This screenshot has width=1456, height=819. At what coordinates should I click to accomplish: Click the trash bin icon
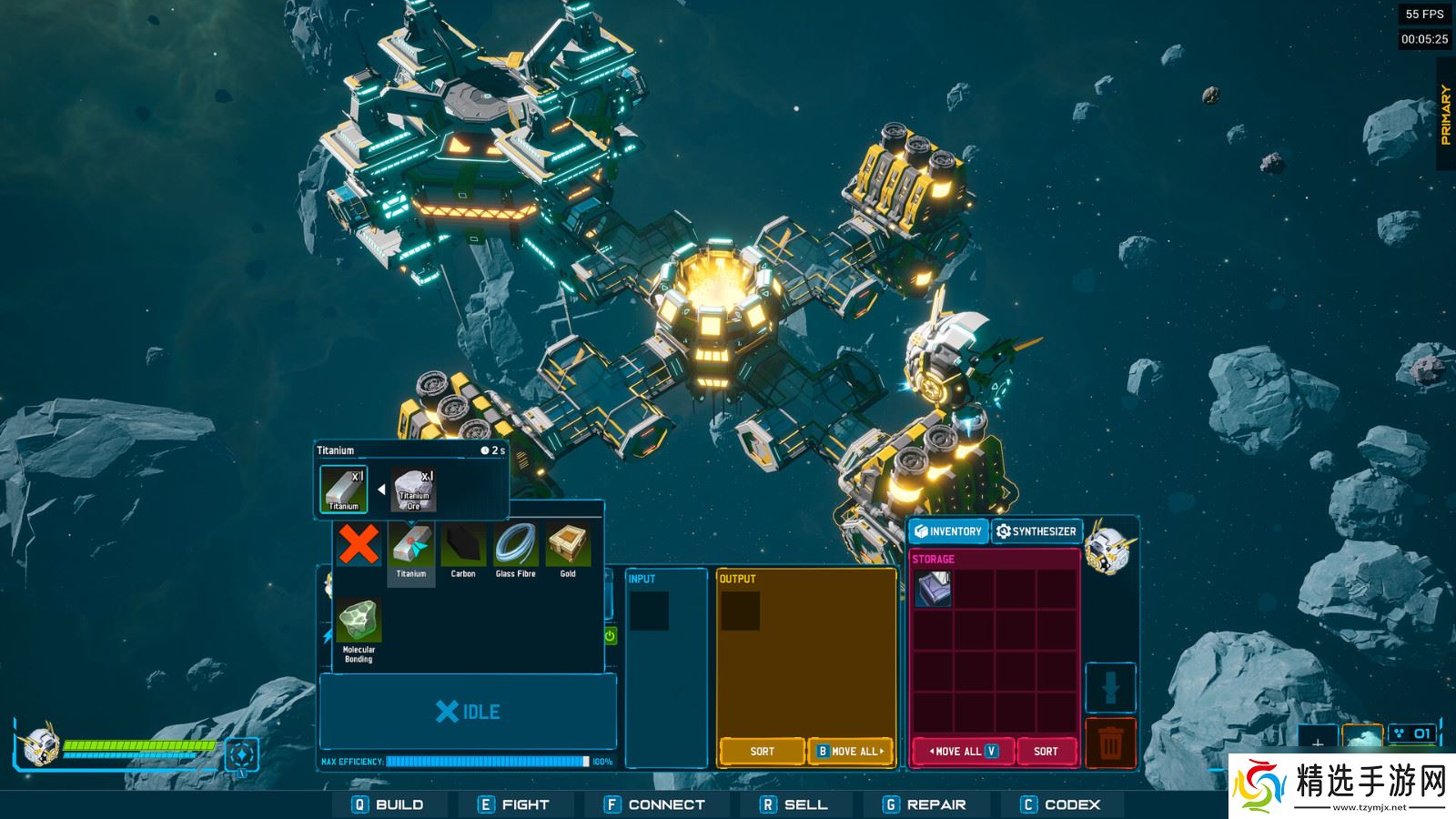click(x=1110, y=744)
